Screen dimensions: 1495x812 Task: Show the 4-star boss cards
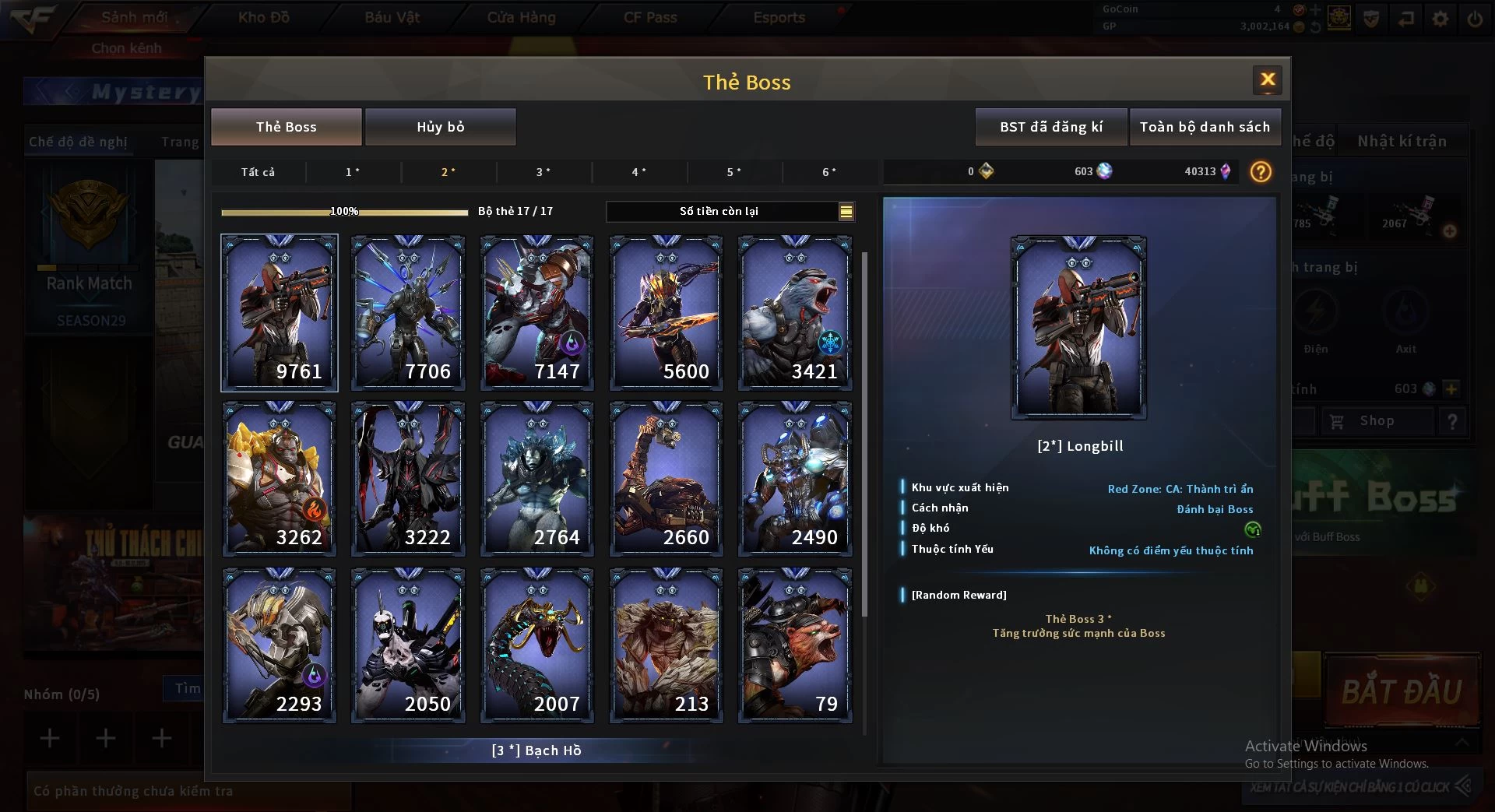(638, 172)
